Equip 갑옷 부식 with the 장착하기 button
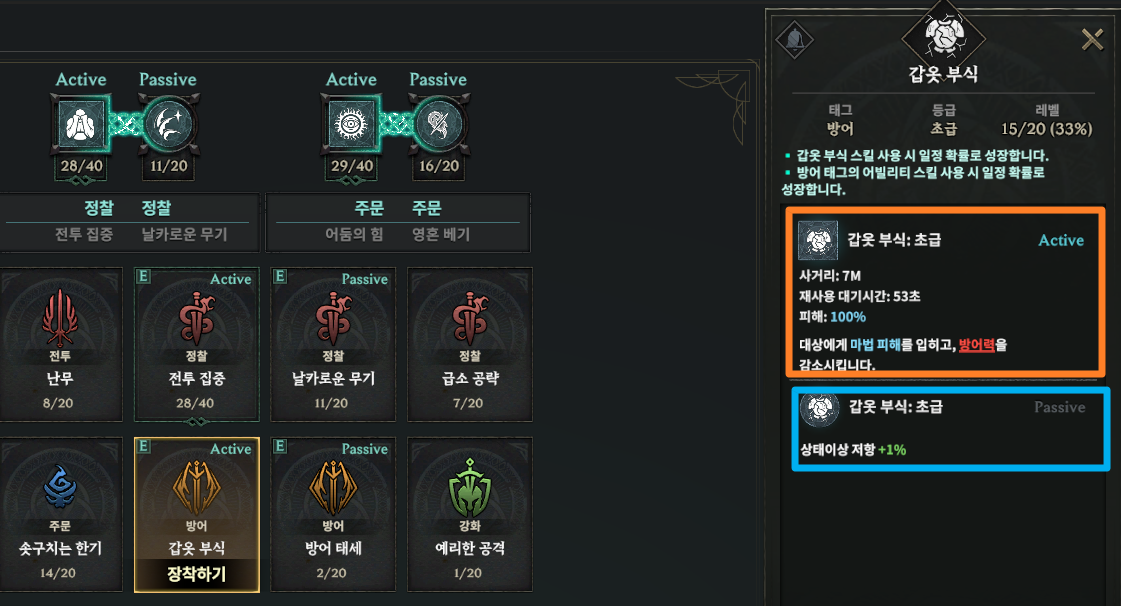 pos(196,575)
